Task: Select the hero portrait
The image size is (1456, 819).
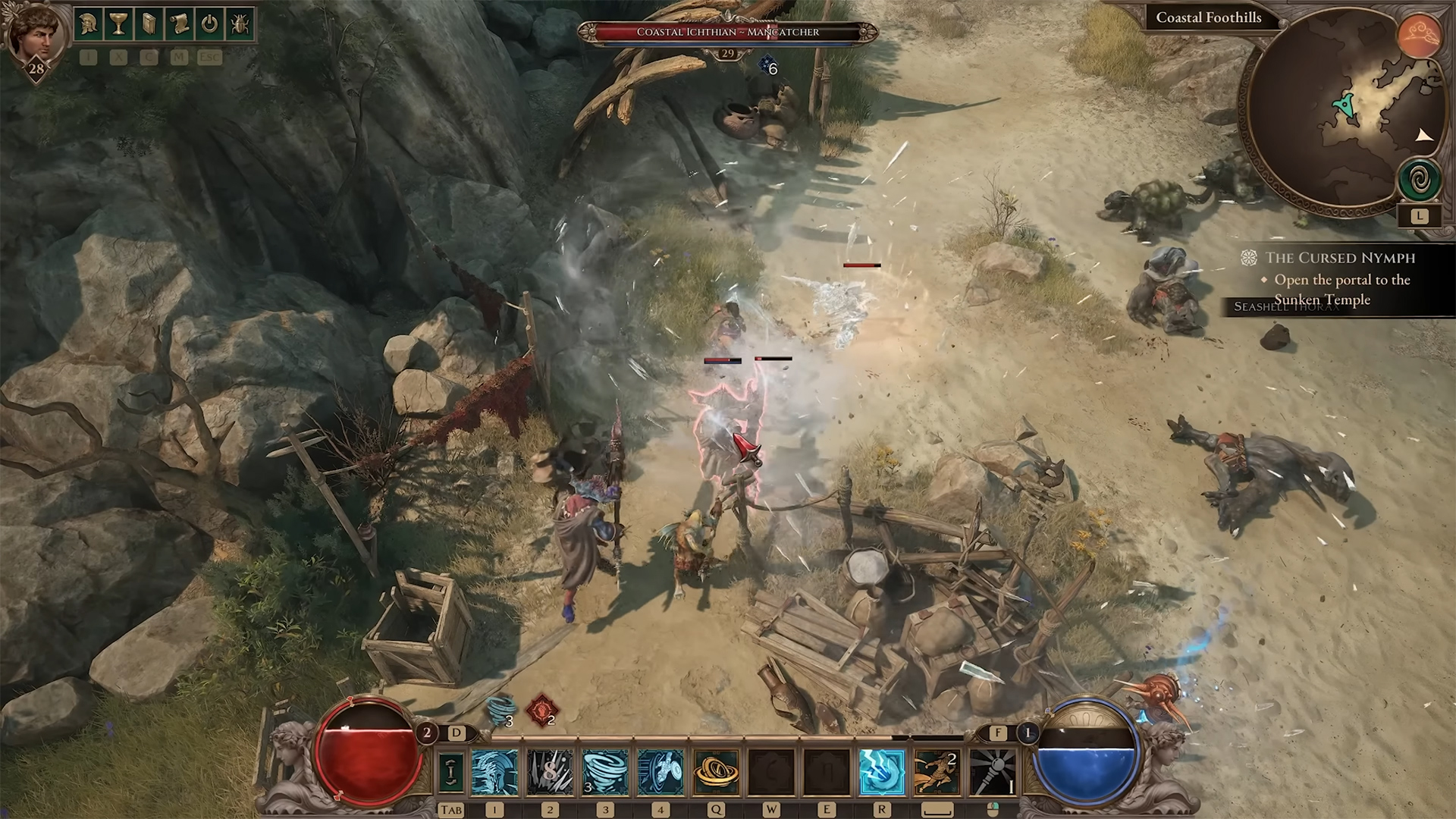Action: (35, 34)
